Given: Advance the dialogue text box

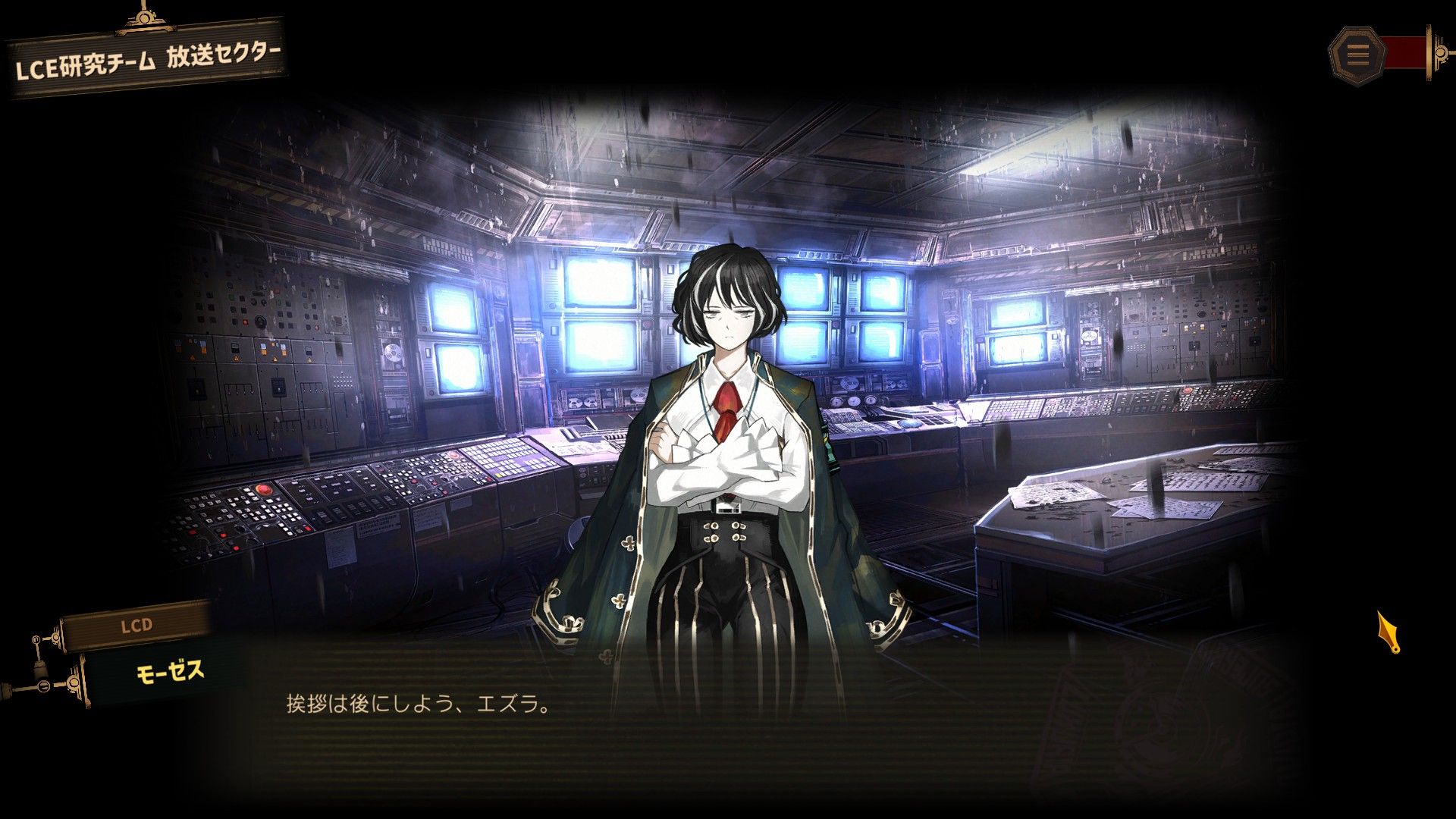Looking at the screenshot, I should pos(728,720).
